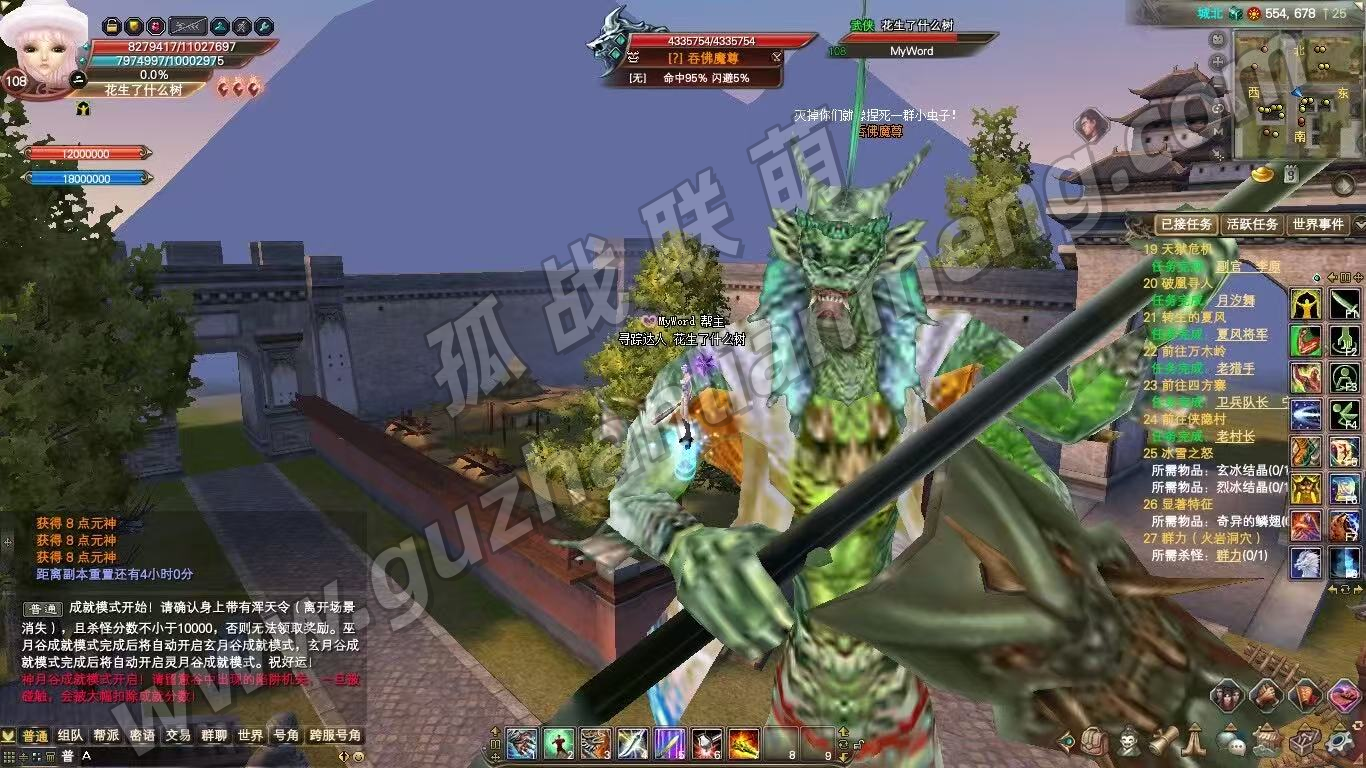Screen dimensions: 1366x768
Task: Show the 世界事件 tab
Action: click(1317, 225)
